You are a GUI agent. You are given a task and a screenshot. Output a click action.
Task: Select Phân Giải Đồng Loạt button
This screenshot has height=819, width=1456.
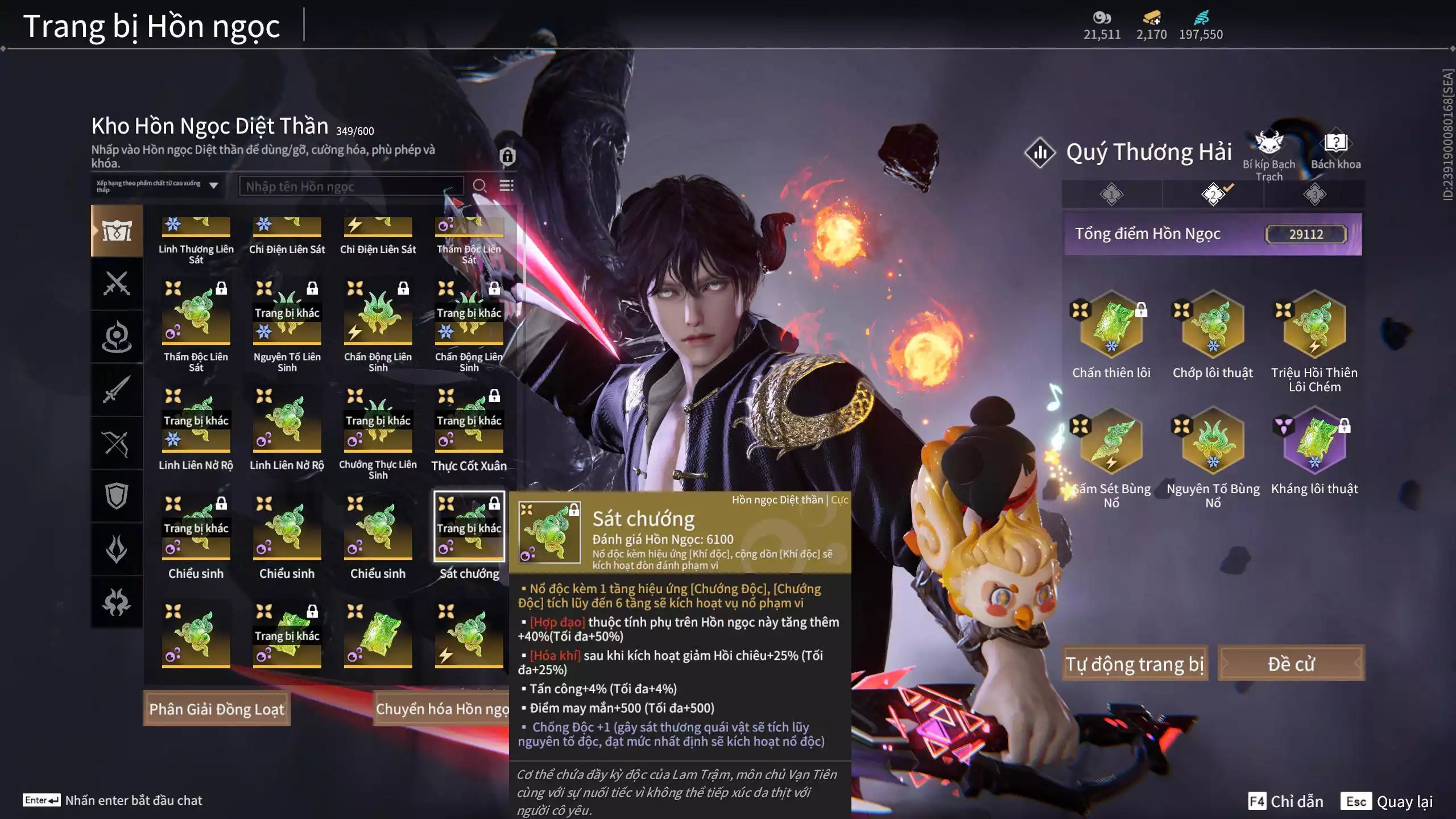[x=217, y=709]
